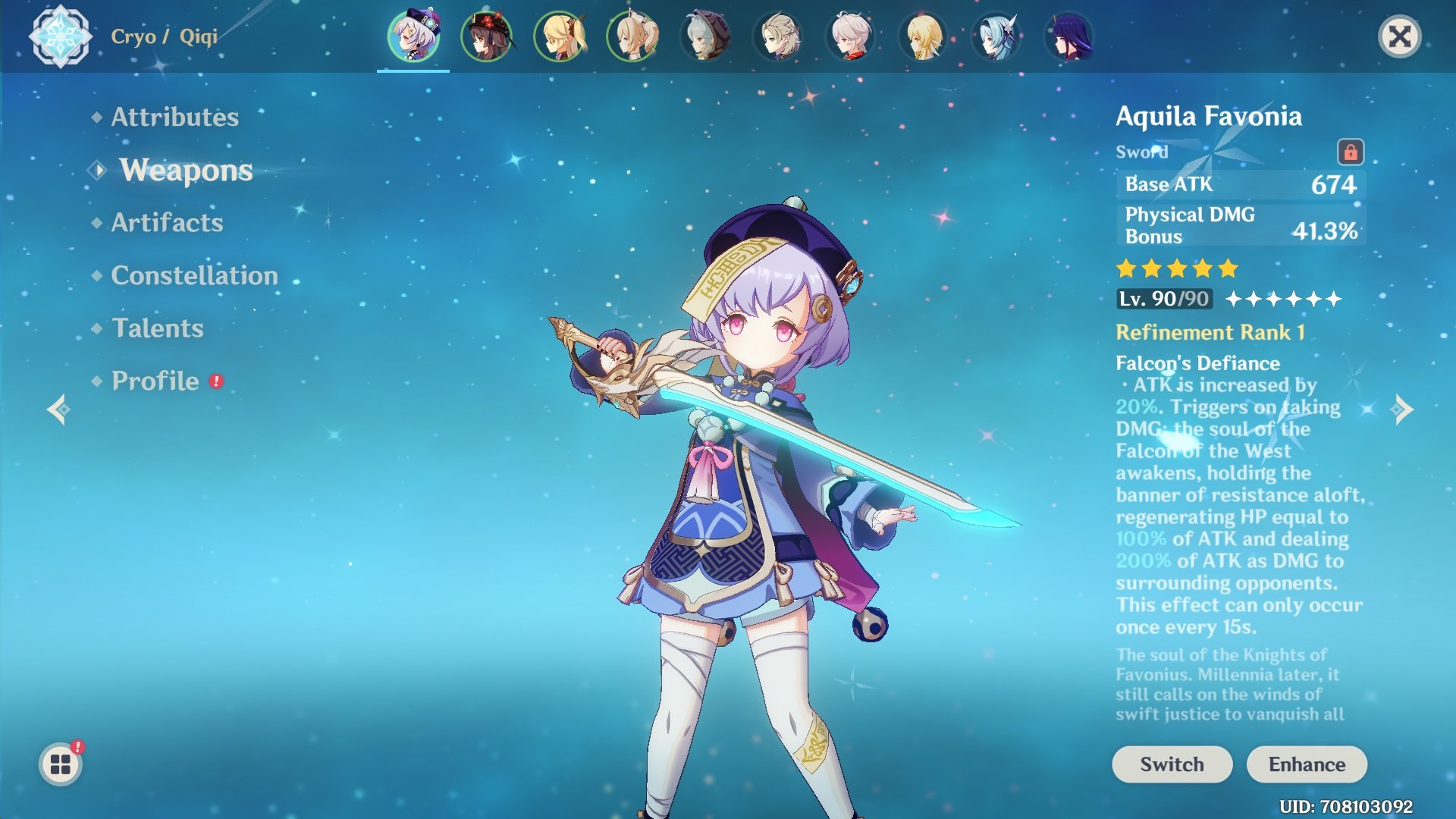1456x819 pixels.
Task: Select Albedo from the character row
Action: (778, 36)
